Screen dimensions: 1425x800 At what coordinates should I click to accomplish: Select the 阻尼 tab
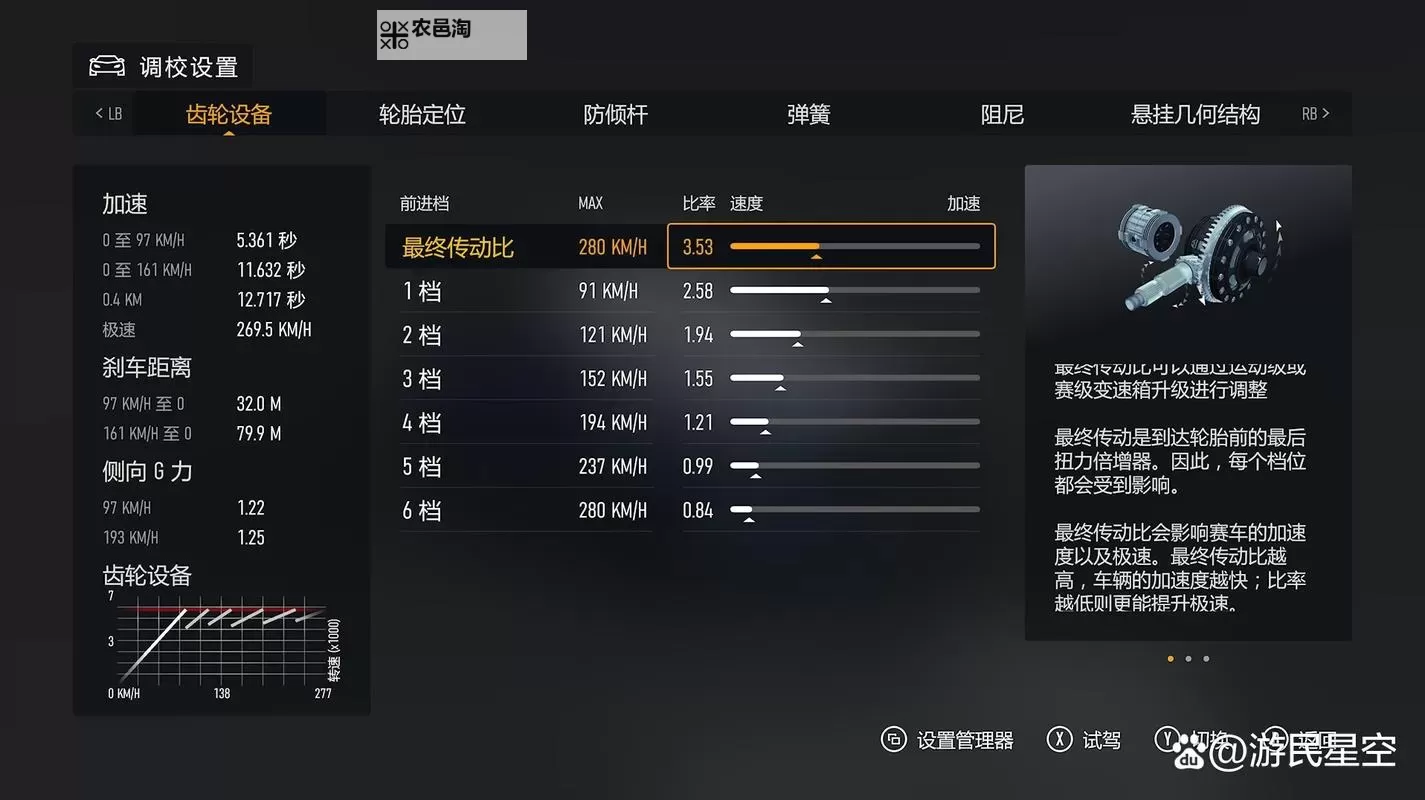pyautogui.click(x=1001, y=115)
